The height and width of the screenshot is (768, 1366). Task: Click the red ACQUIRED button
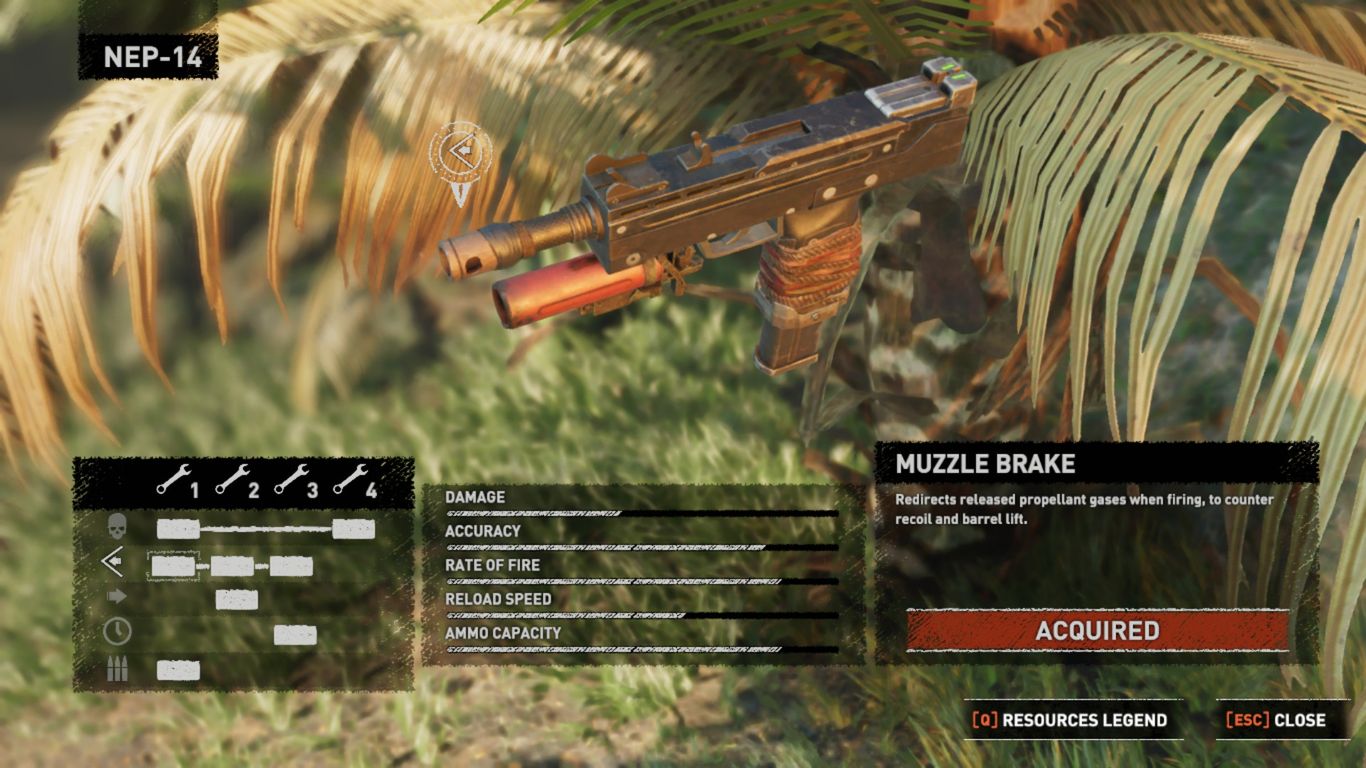[x=1097, y=631]
